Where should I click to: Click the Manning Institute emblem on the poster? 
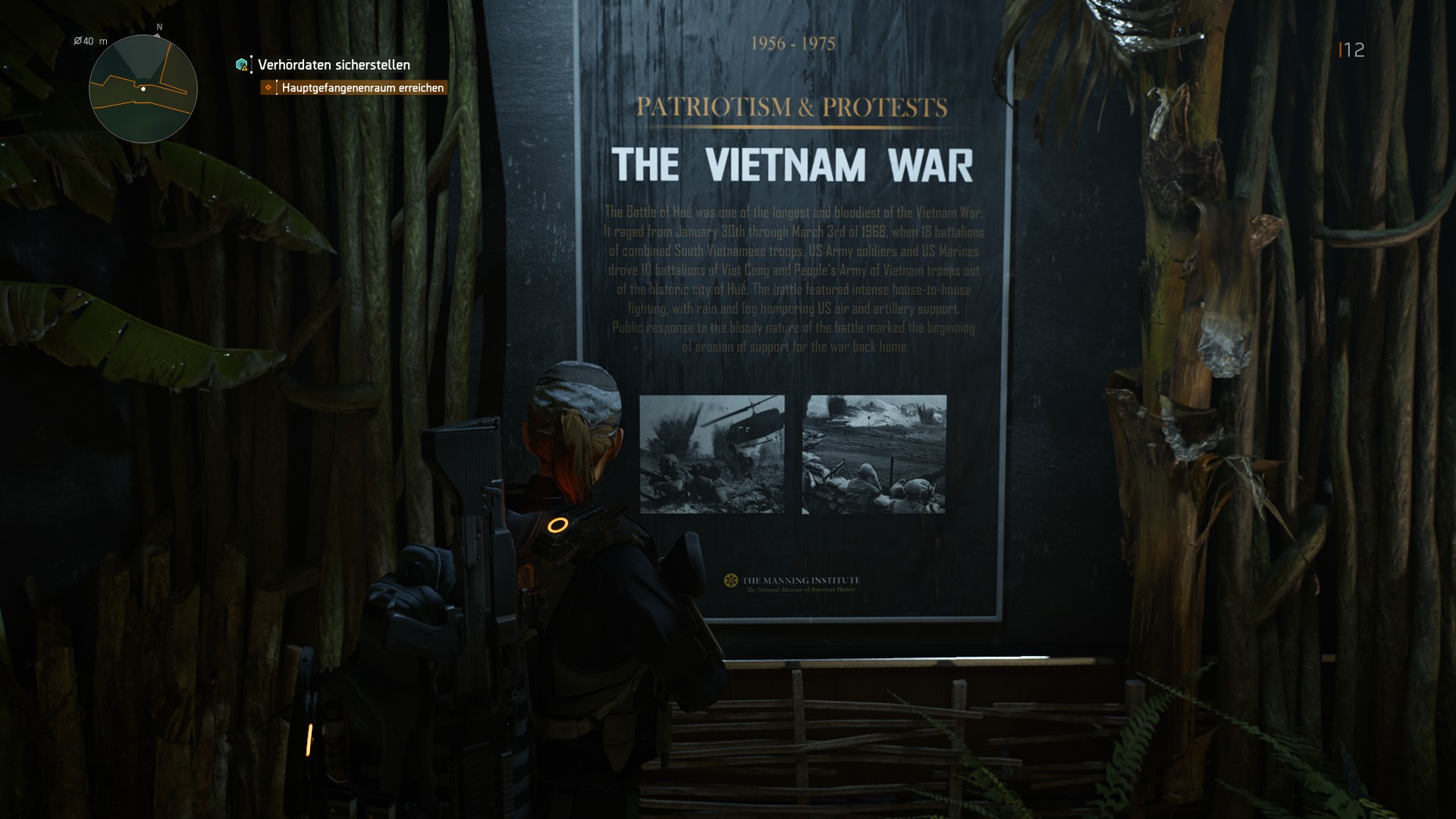coord(731,582)
